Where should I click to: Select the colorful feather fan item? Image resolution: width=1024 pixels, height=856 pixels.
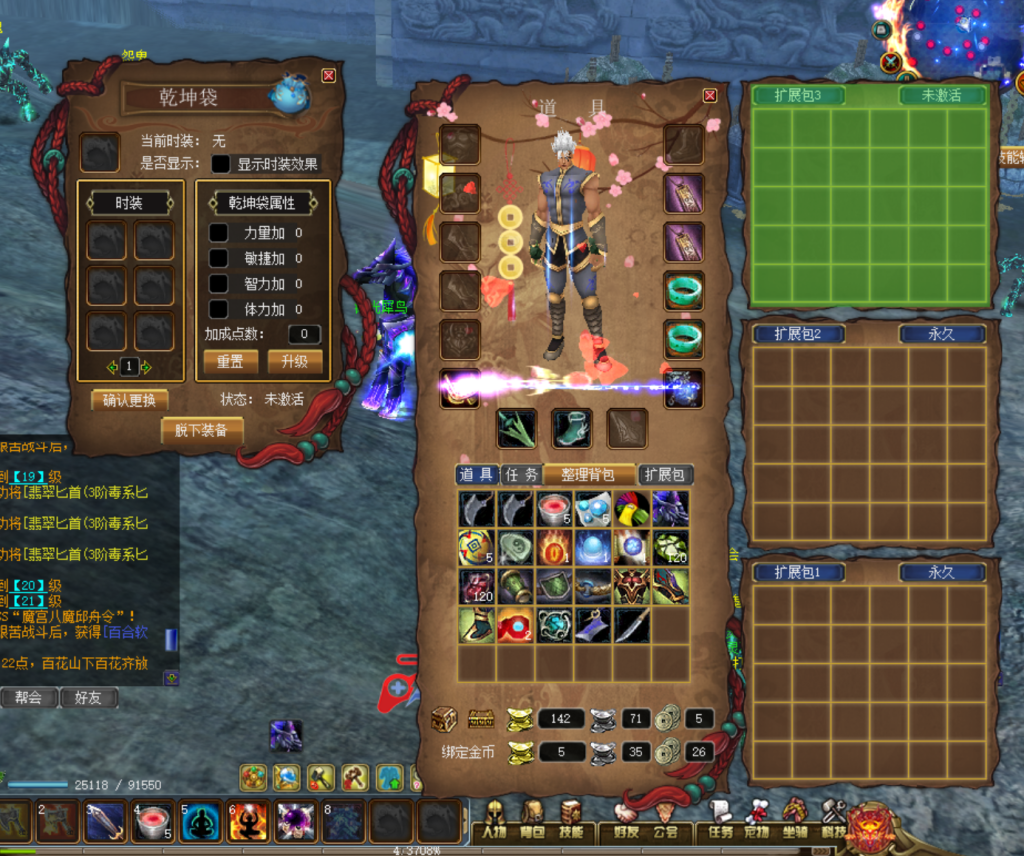point(632,509)
